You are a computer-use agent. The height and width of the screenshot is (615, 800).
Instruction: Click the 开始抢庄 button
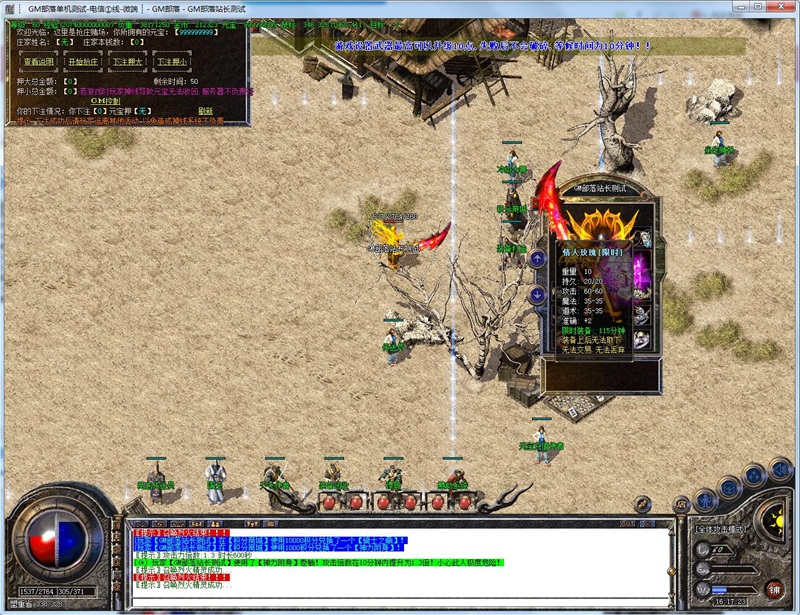pos(82,62)
